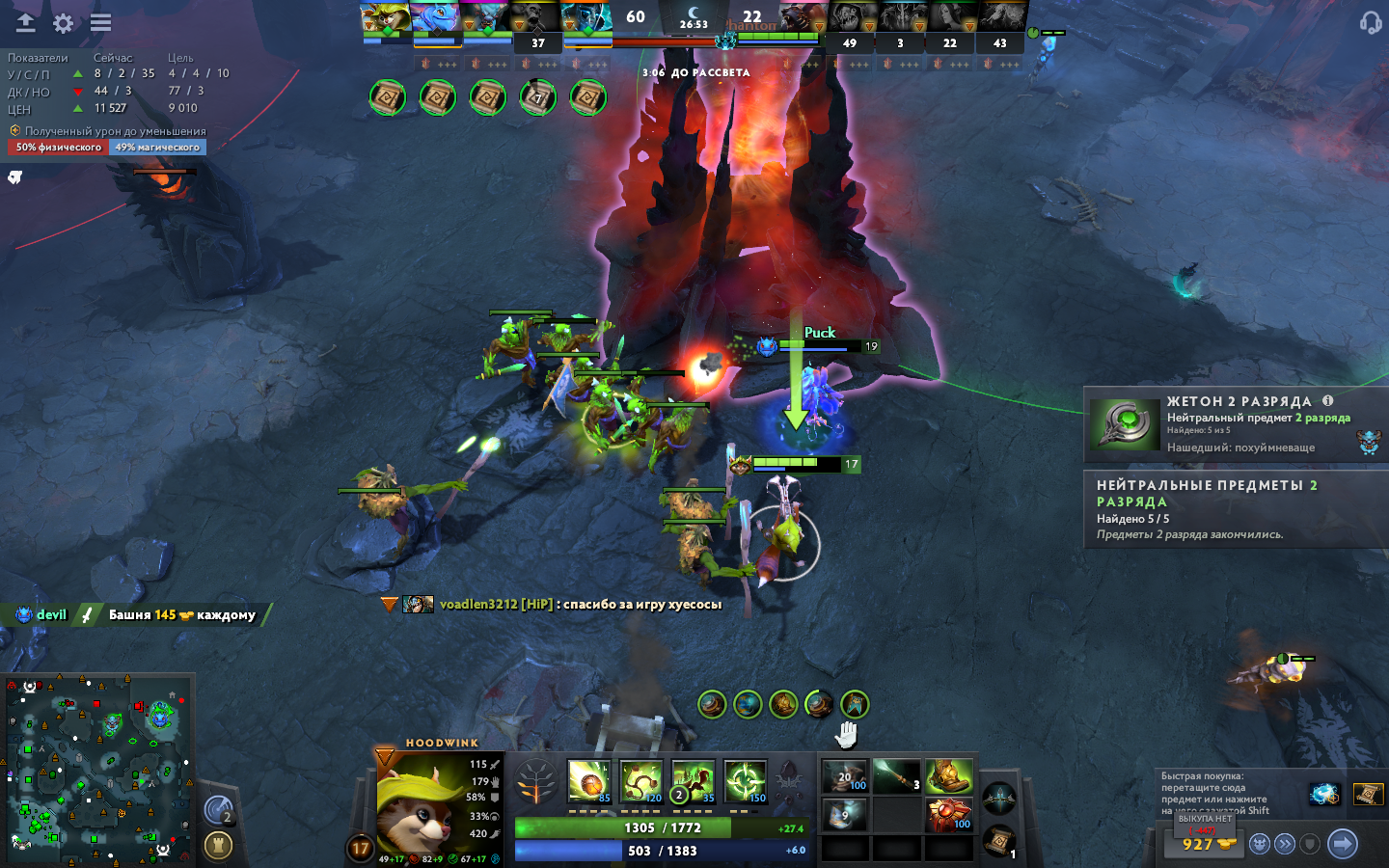The width and height of the screenshot is (1389, 868).
Task: Click on the minimap
Action: click(96, 767)
